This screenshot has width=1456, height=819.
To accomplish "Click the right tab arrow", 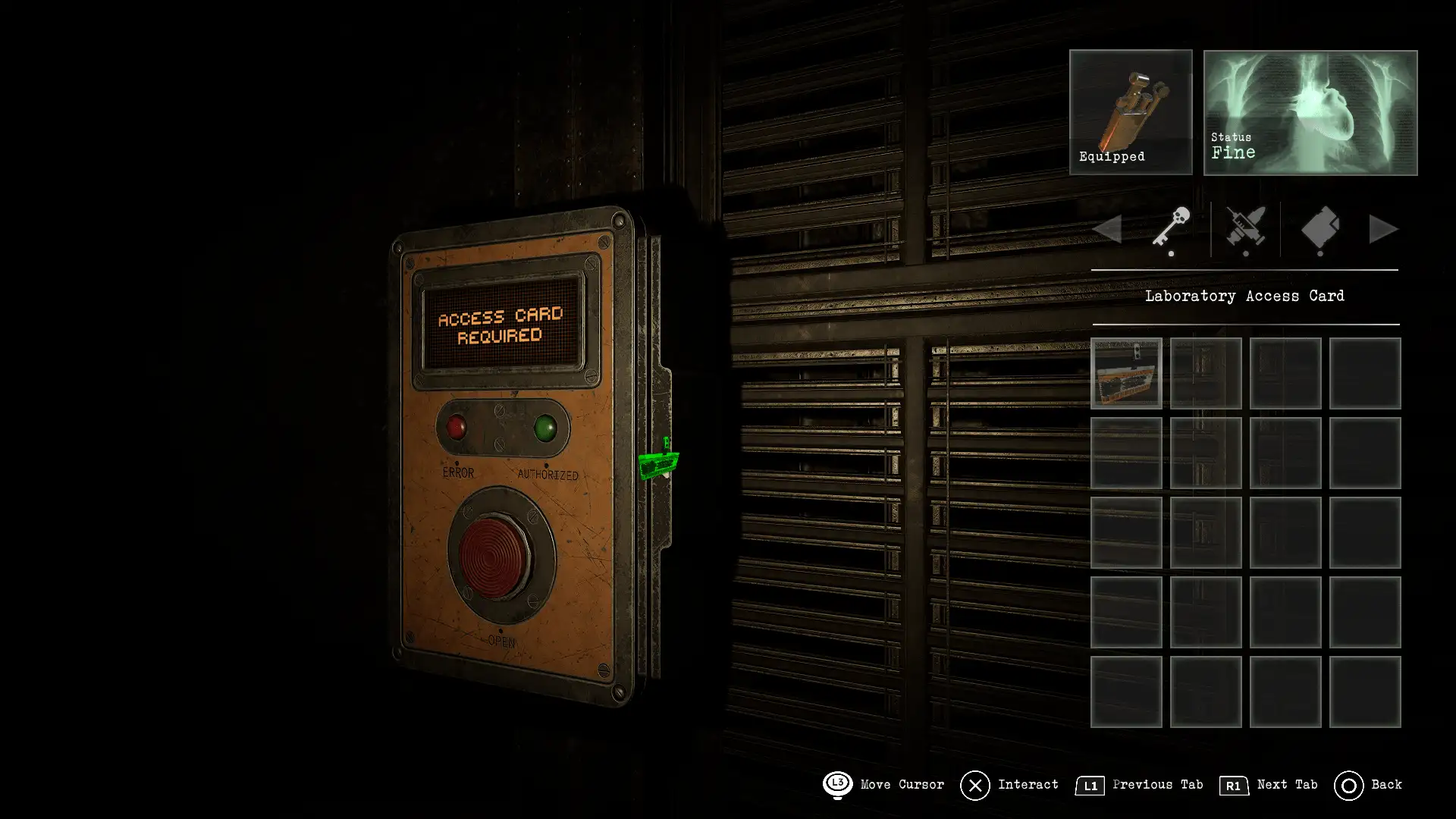I will pos(1383,229).
